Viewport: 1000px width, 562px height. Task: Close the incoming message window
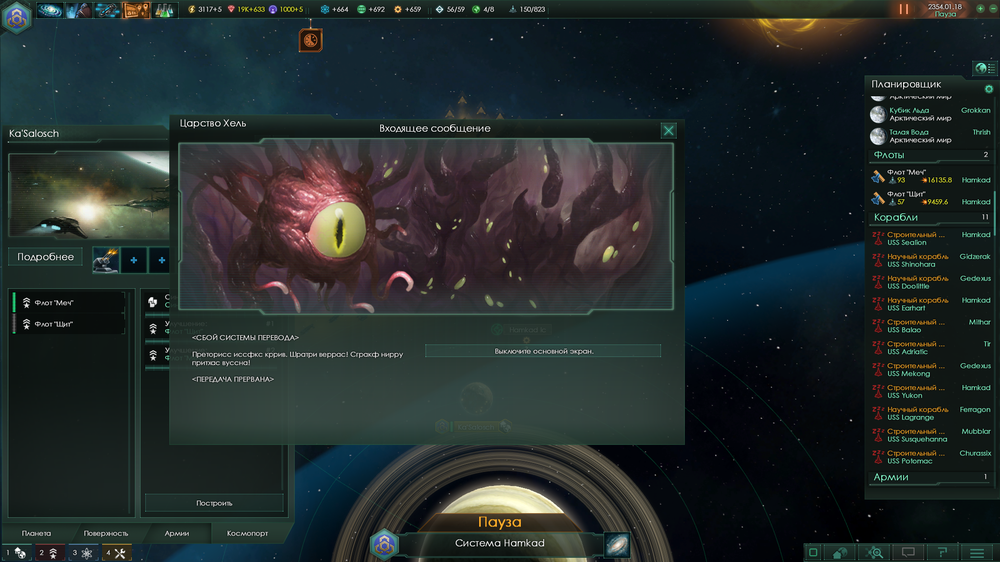[x=668, y=130]
